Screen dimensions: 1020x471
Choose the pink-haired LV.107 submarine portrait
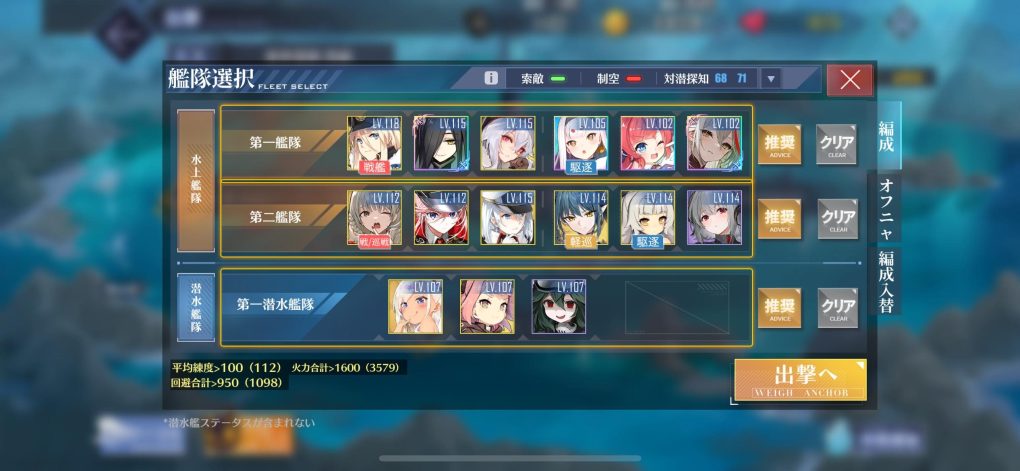tap(487, 306)
